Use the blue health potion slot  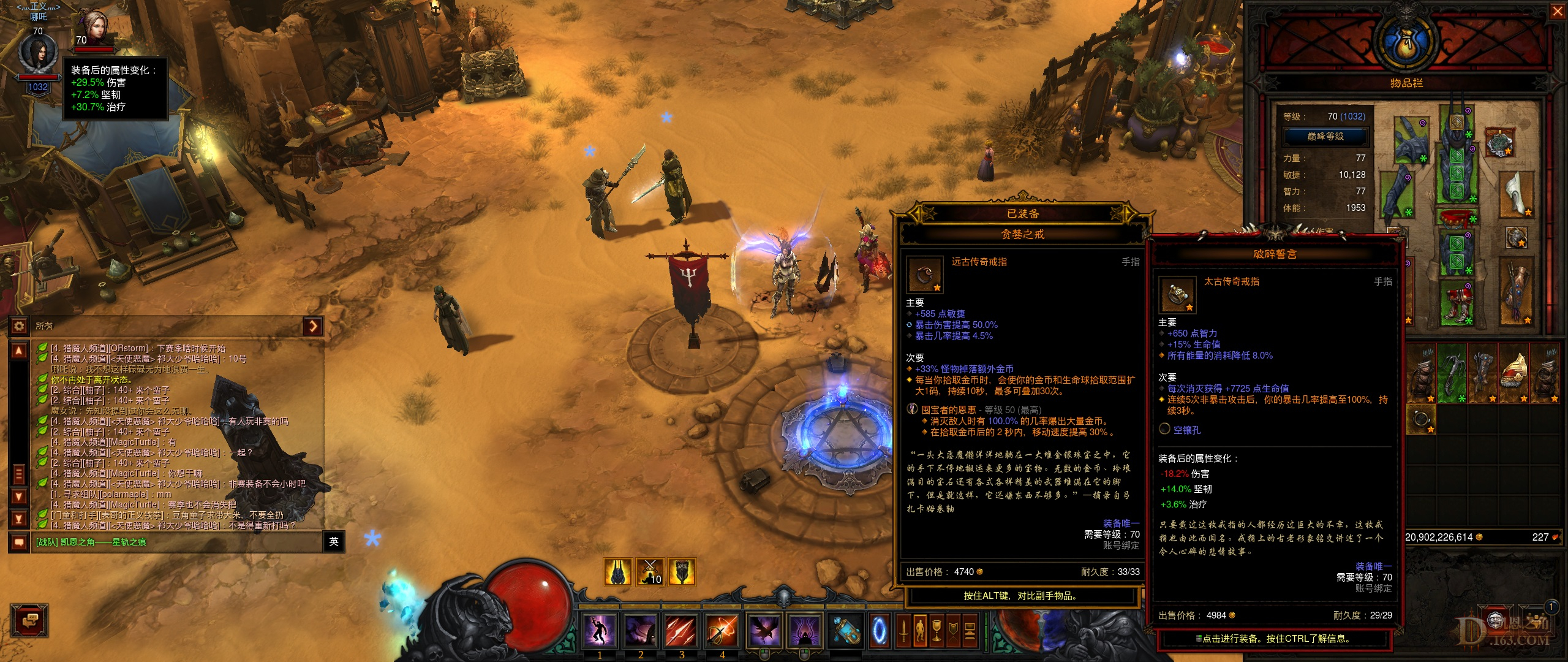[x=846, y=630]
